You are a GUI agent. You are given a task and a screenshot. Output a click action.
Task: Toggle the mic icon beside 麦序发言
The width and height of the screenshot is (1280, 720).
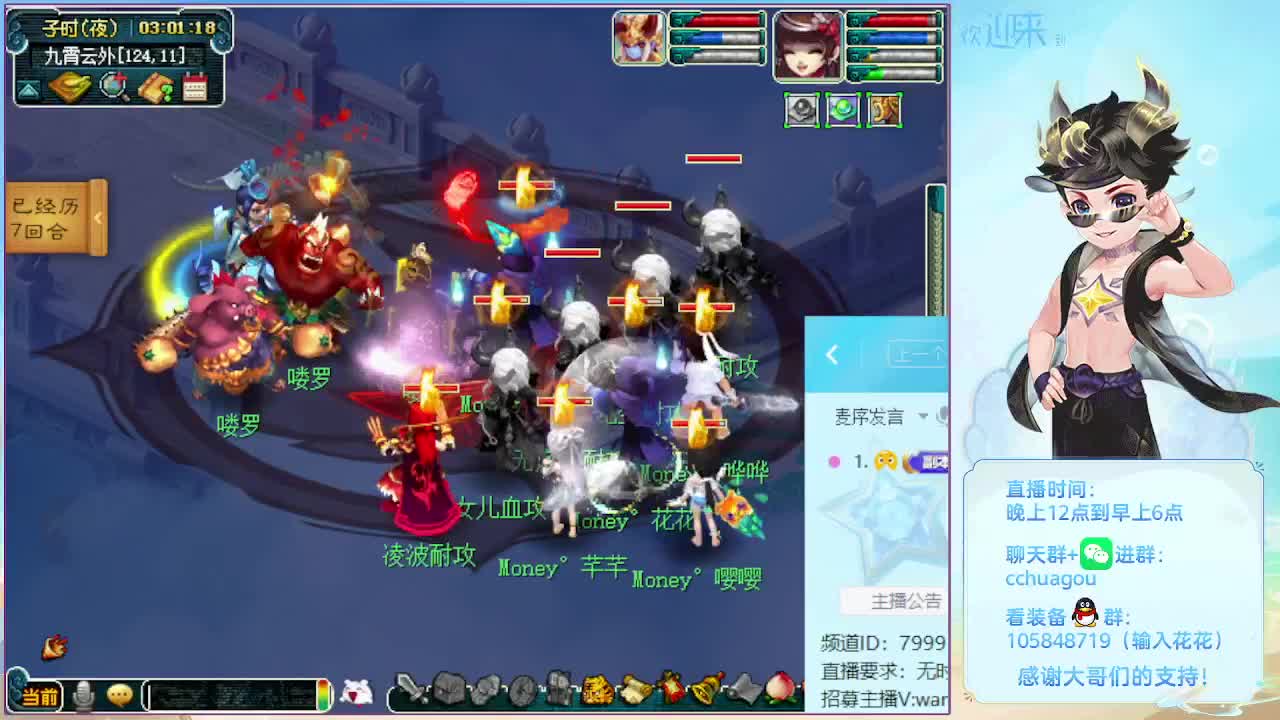point(943,415)
